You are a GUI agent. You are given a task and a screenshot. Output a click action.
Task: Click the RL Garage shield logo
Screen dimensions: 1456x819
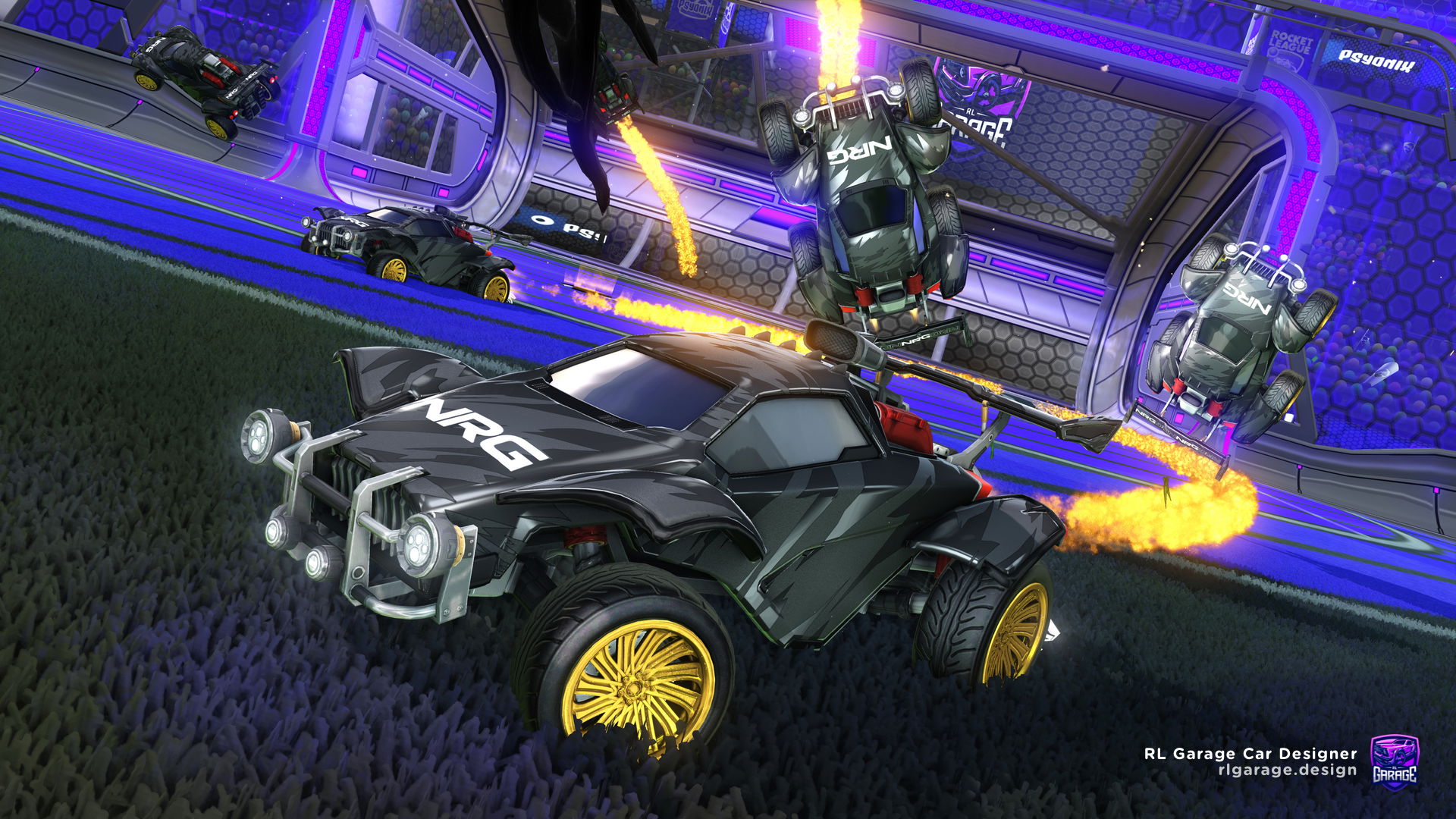1394,761
